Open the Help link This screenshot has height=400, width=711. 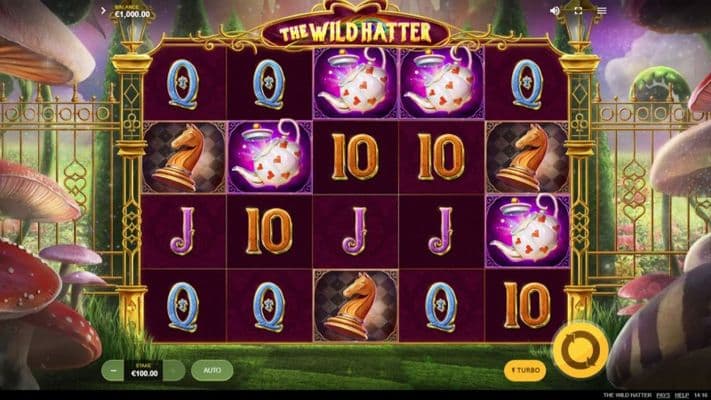tap(681, 395)
